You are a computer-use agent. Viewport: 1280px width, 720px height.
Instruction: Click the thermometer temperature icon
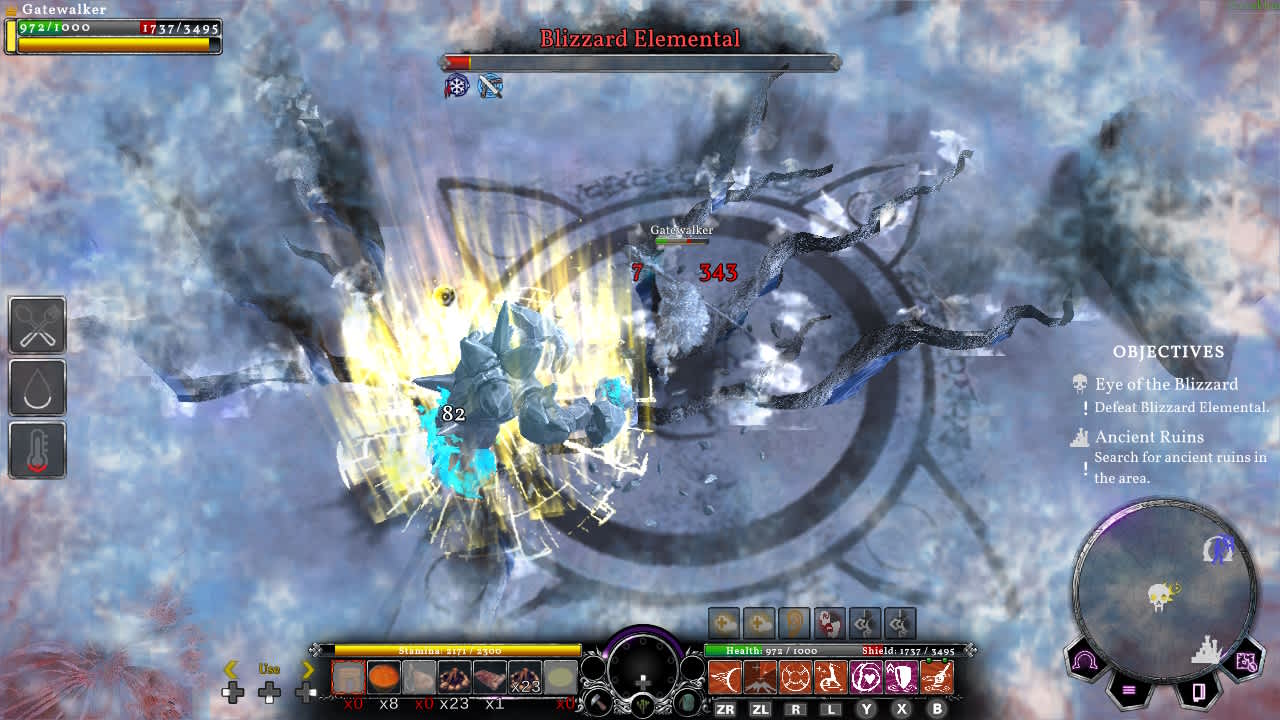point(37,450)
